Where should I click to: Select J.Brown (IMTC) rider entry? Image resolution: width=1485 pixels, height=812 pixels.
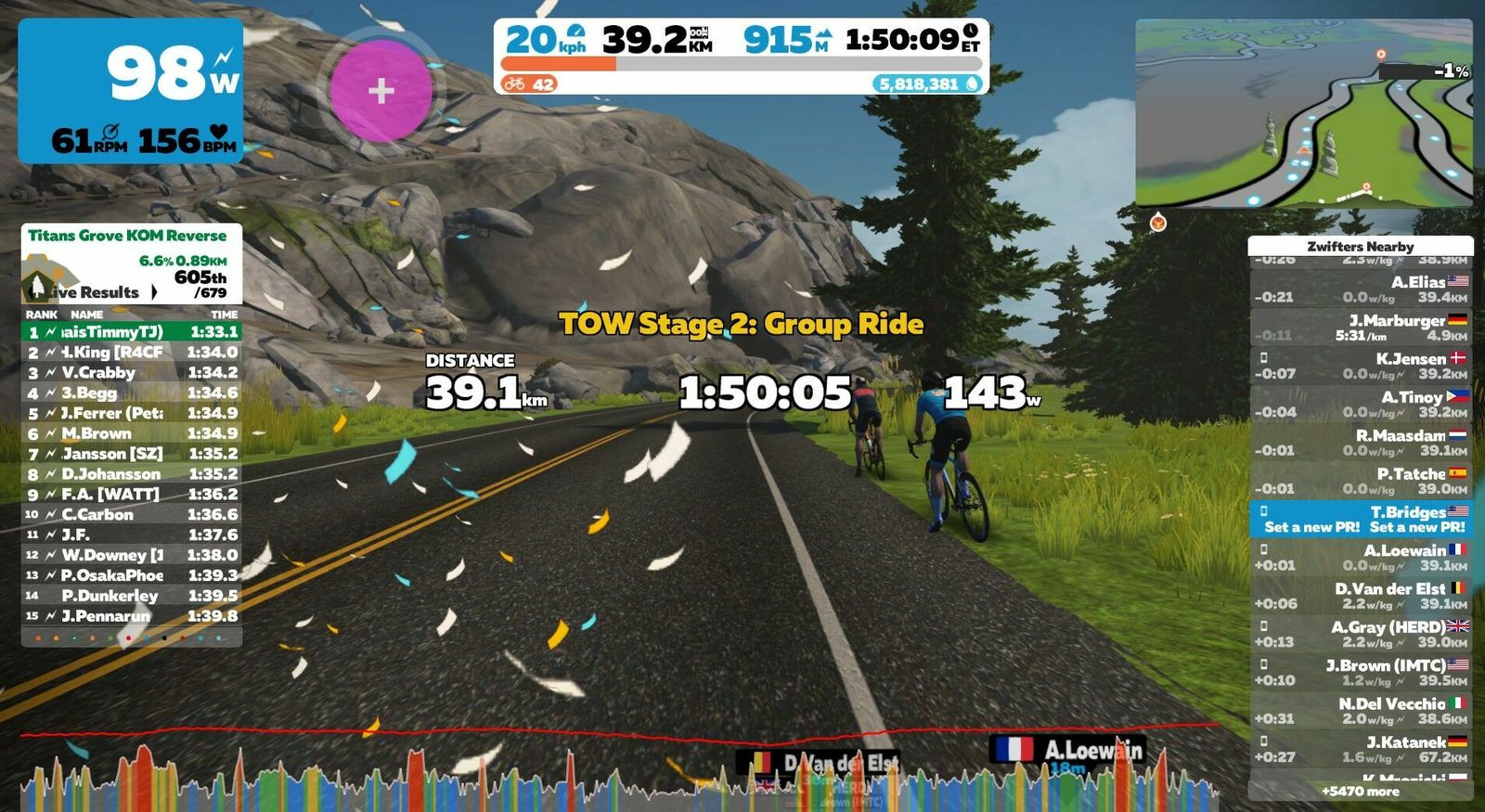point(1361,673)
